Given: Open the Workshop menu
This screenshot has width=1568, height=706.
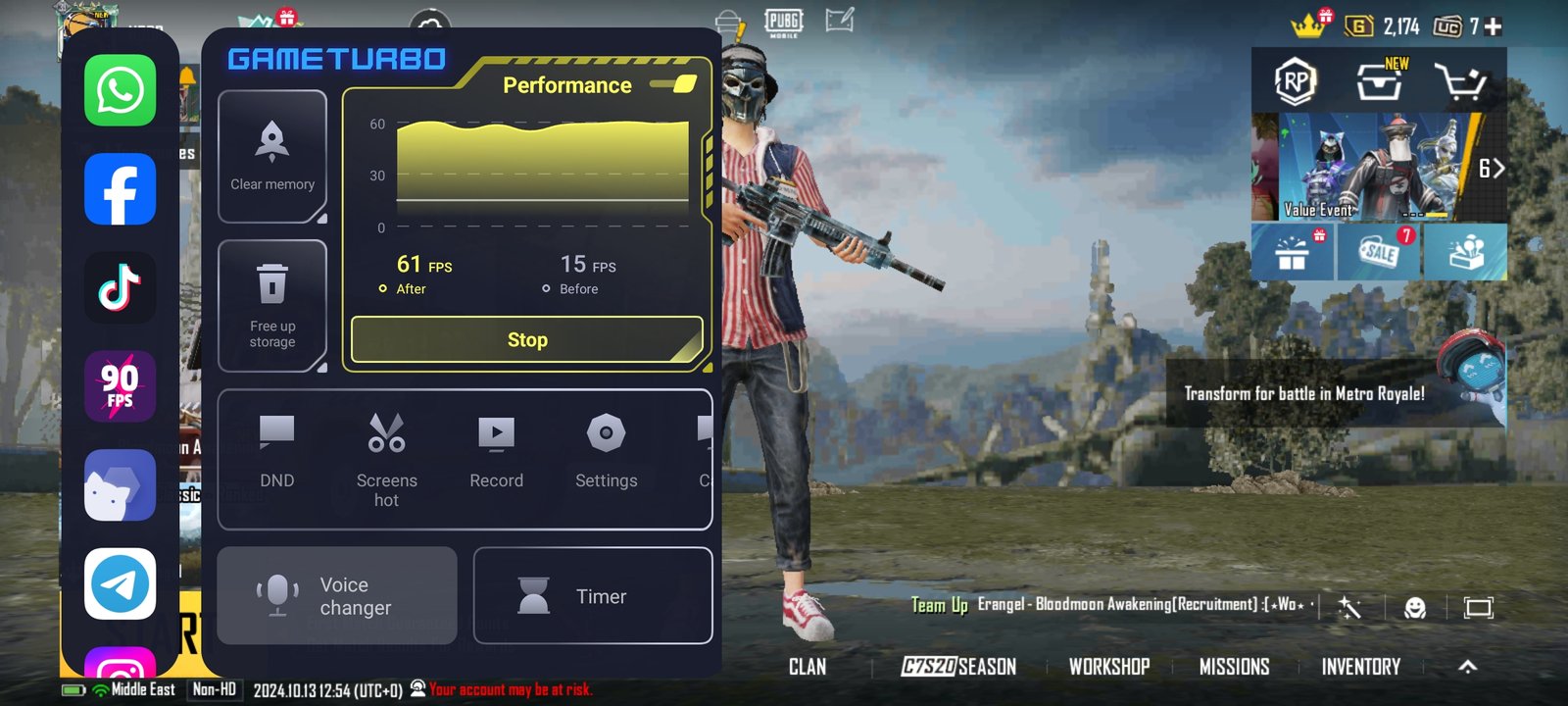Looking at the screenshot, I should click(1108, 667).
